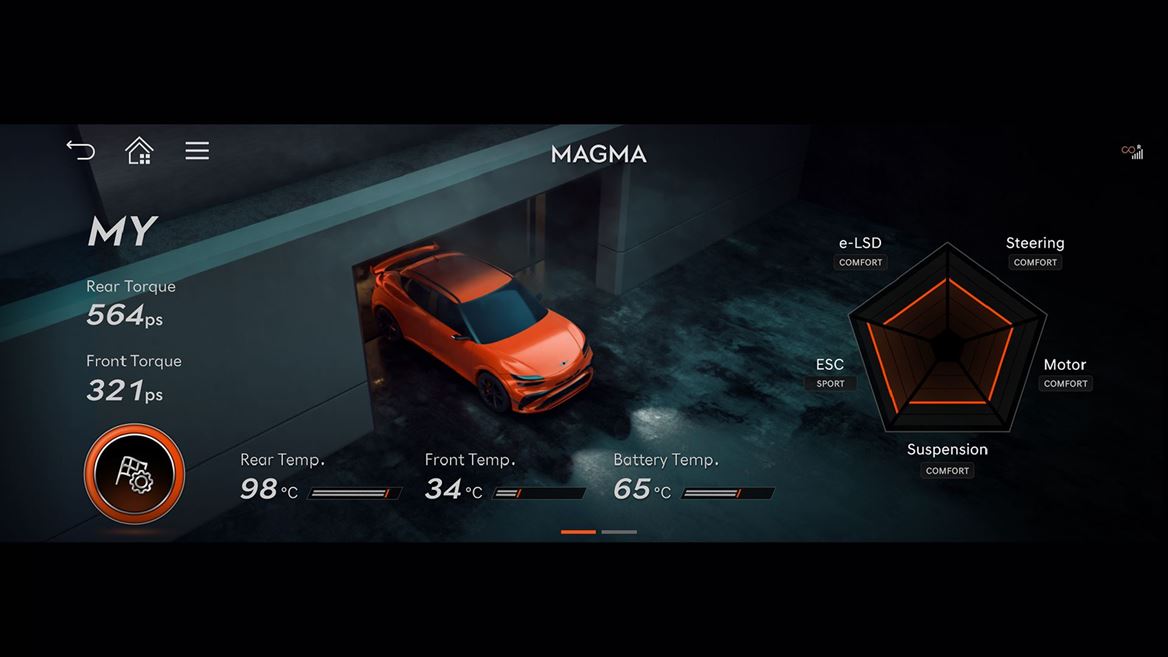Toggle the ESC SPORT setting
Viewport: 1168px width, 657px height.
click(x=830, y=383)
